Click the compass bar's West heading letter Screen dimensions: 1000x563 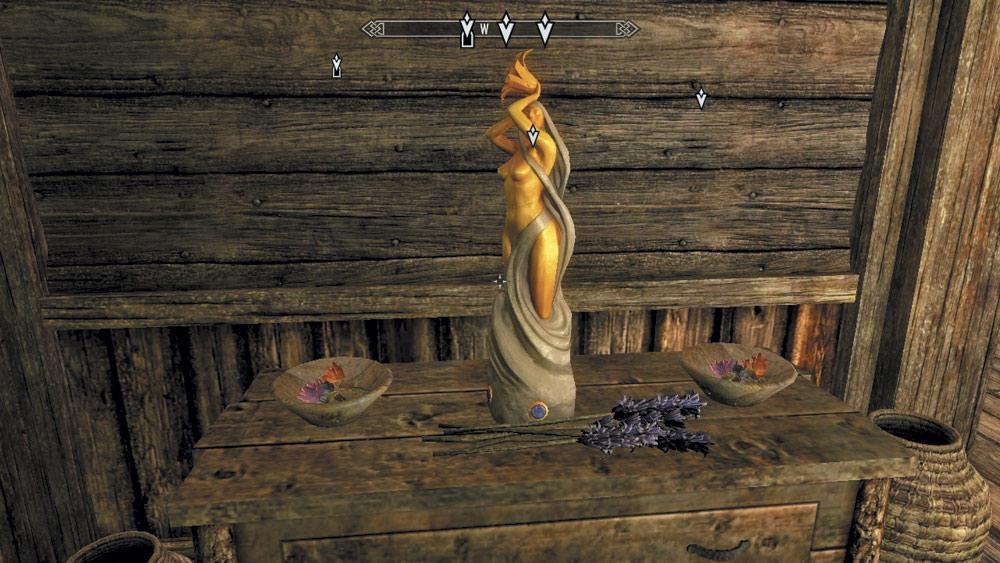[485, 29]
